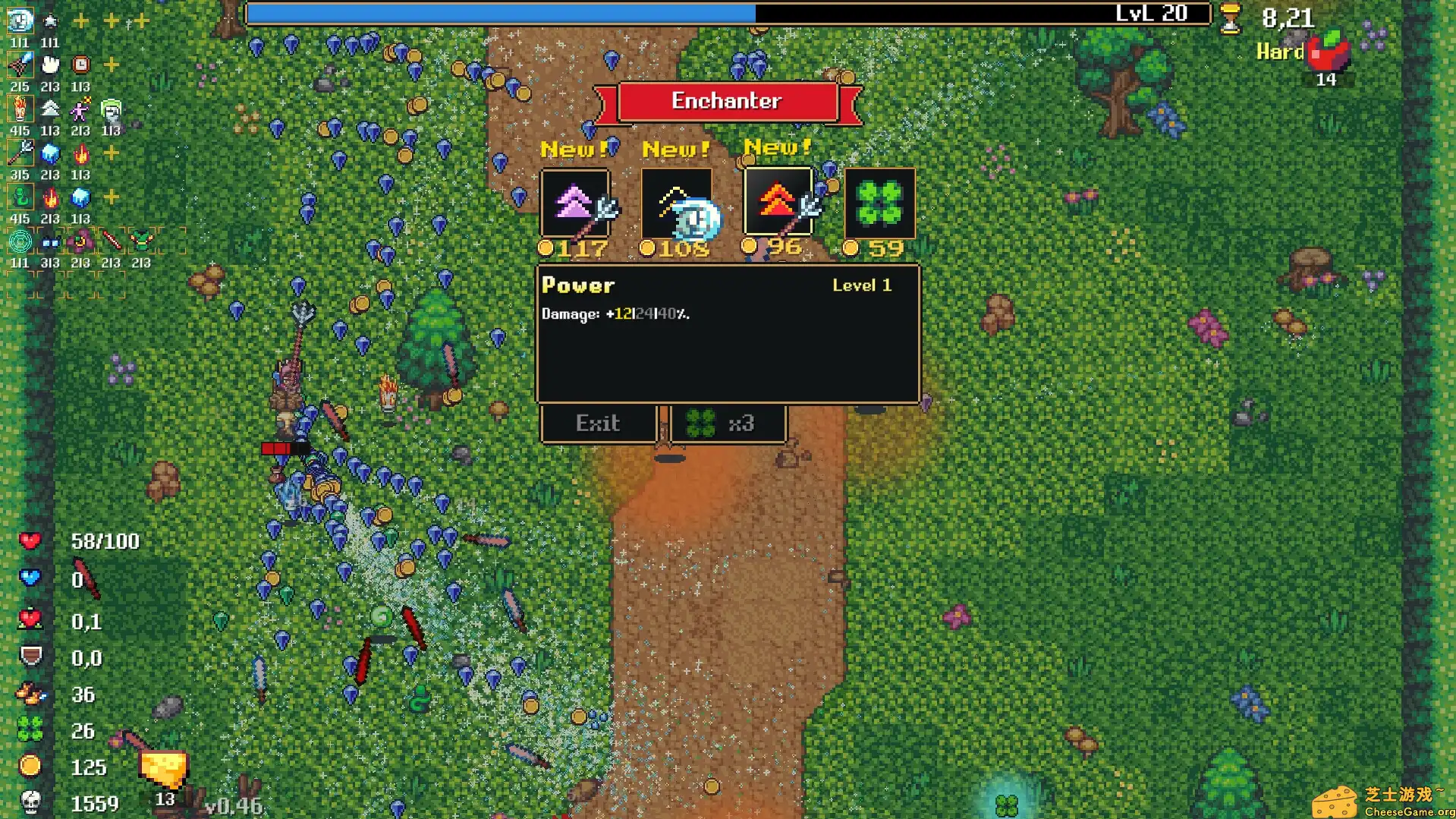Click the red Enchanter banner title
1456x819 pixels.
point(728,100)
